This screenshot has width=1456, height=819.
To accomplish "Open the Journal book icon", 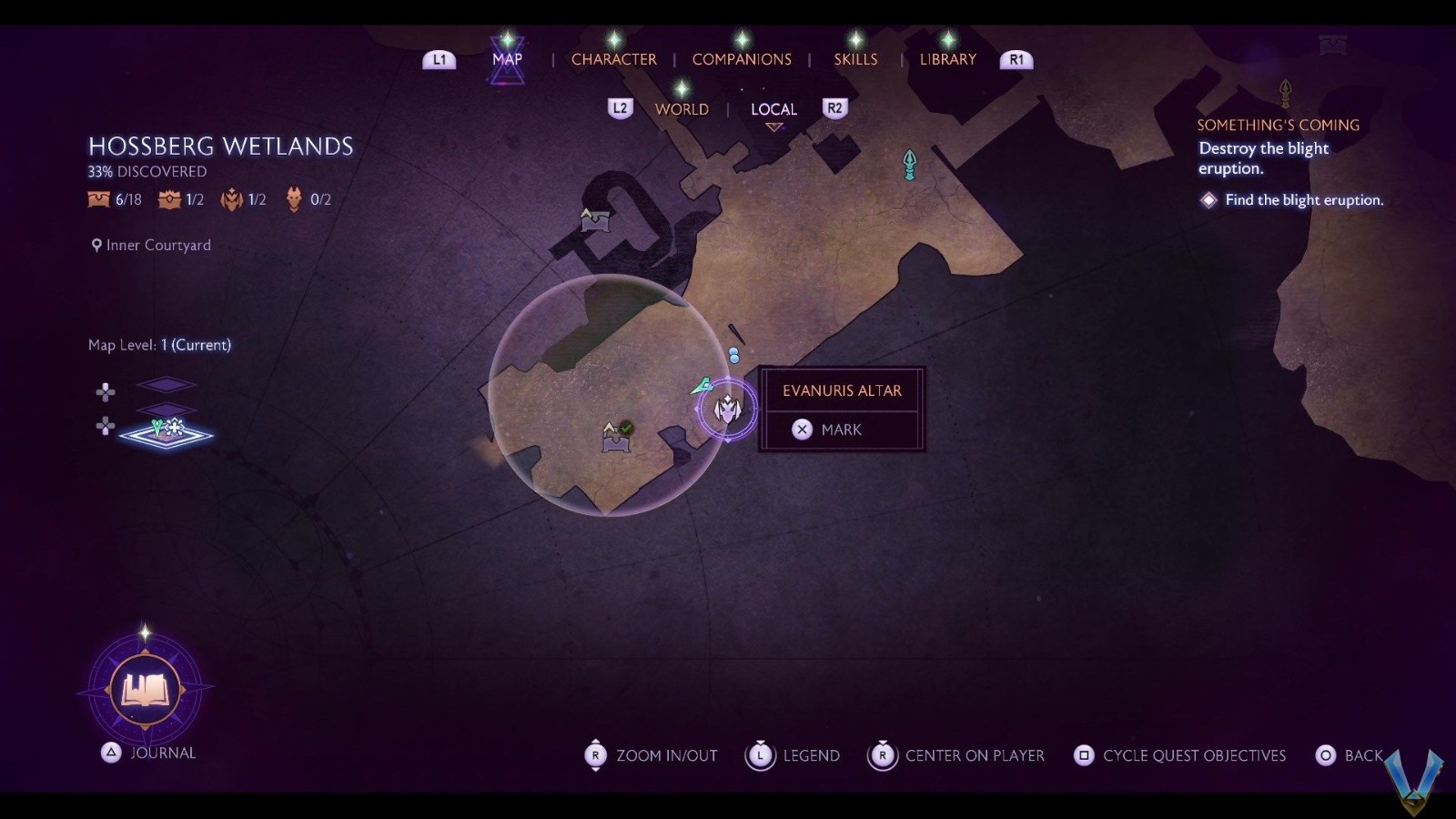I will point(145,690).
